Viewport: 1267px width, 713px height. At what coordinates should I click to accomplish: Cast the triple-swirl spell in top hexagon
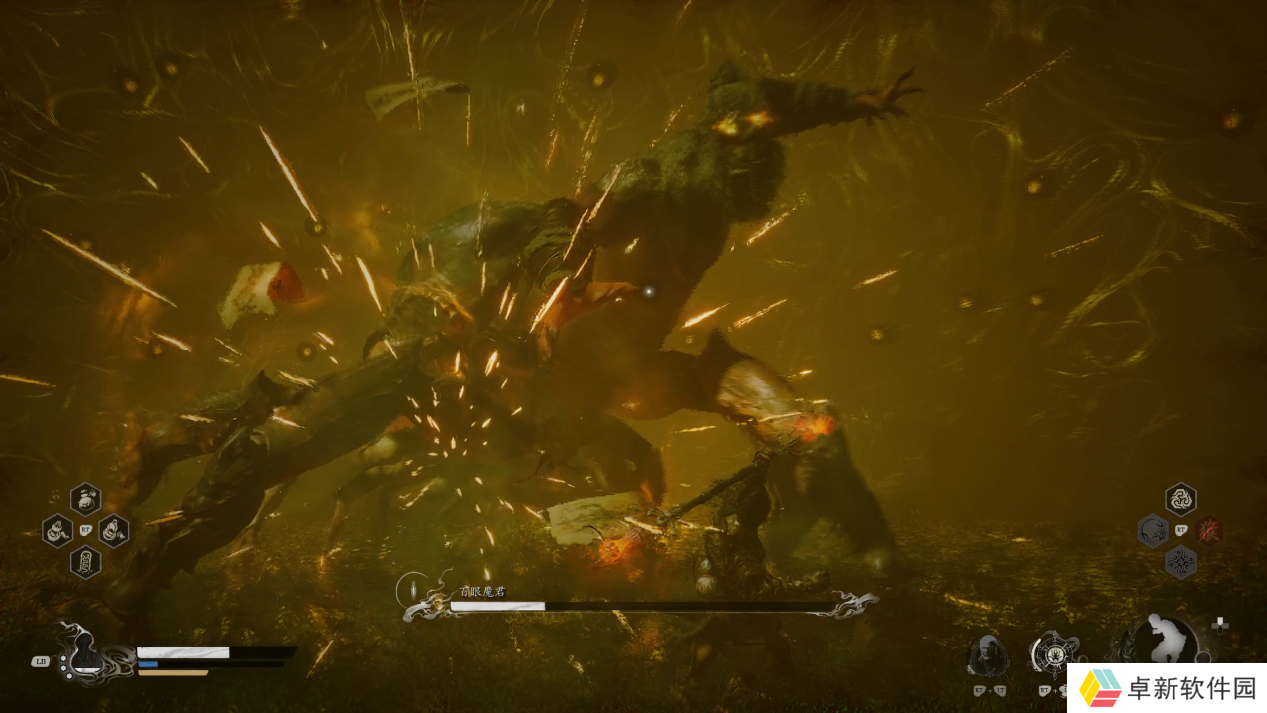click(1181, 498)
